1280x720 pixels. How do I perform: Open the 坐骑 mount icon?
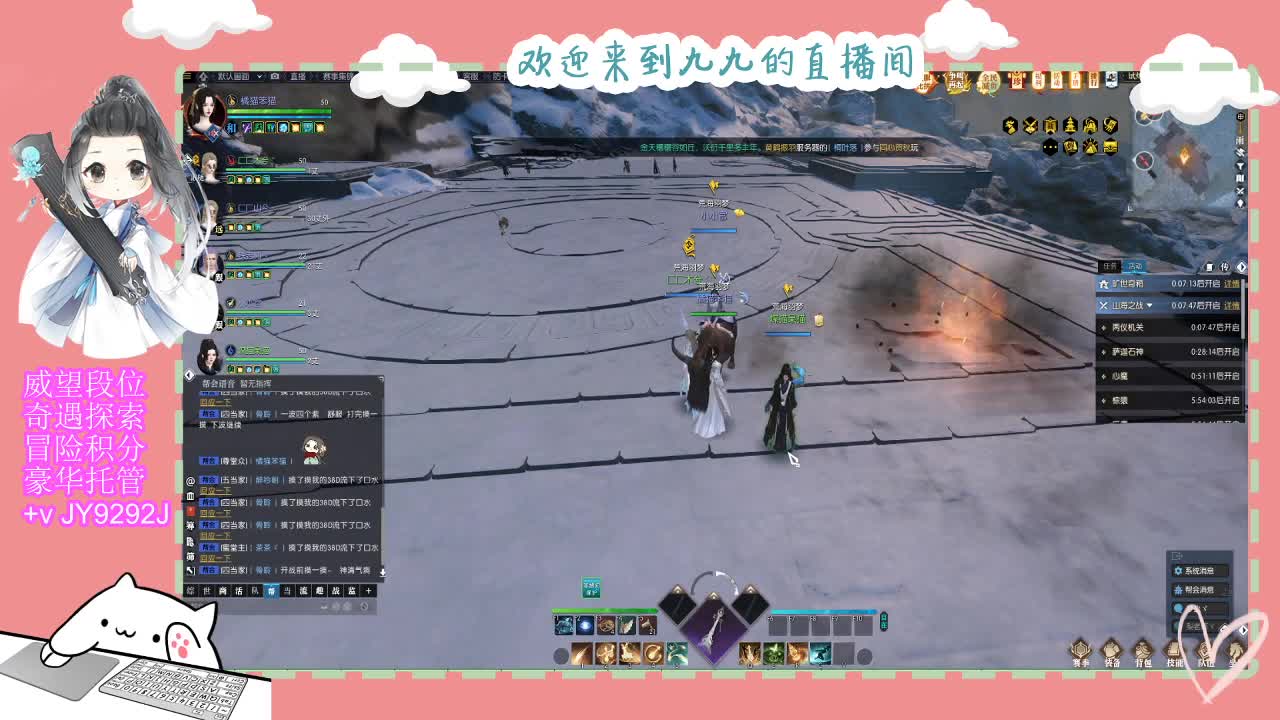(x=1236, y=650)
